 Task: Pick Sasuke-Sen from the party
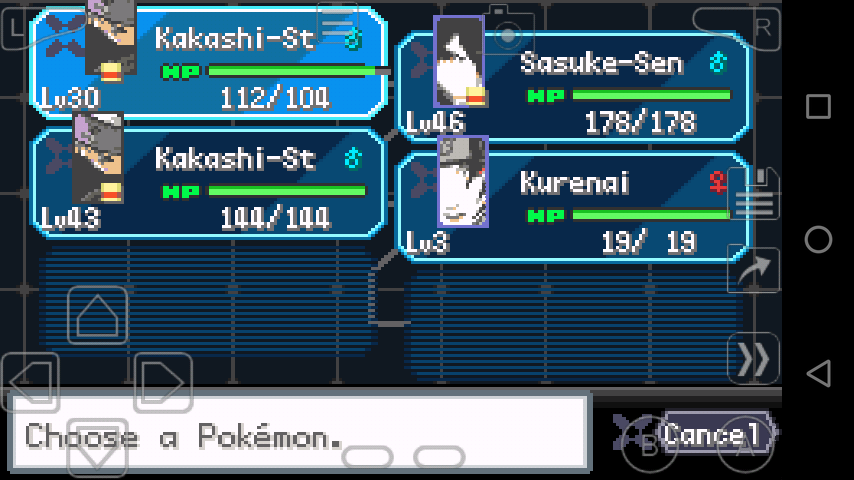click(573, 85)
